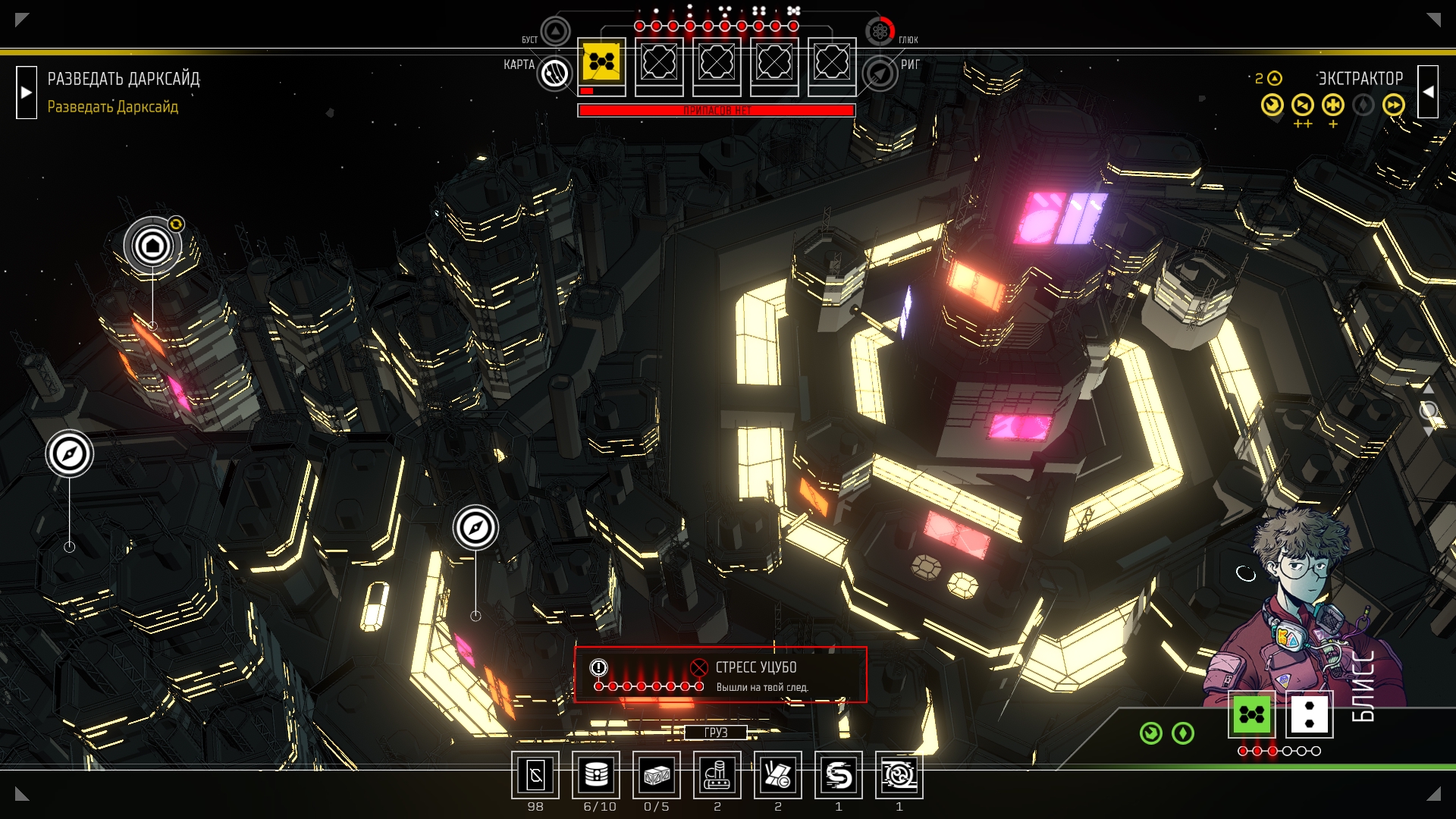This screenshot has width=1456, height=819.
Task: Activate the Буст triangle button
Action: point(555,32)
